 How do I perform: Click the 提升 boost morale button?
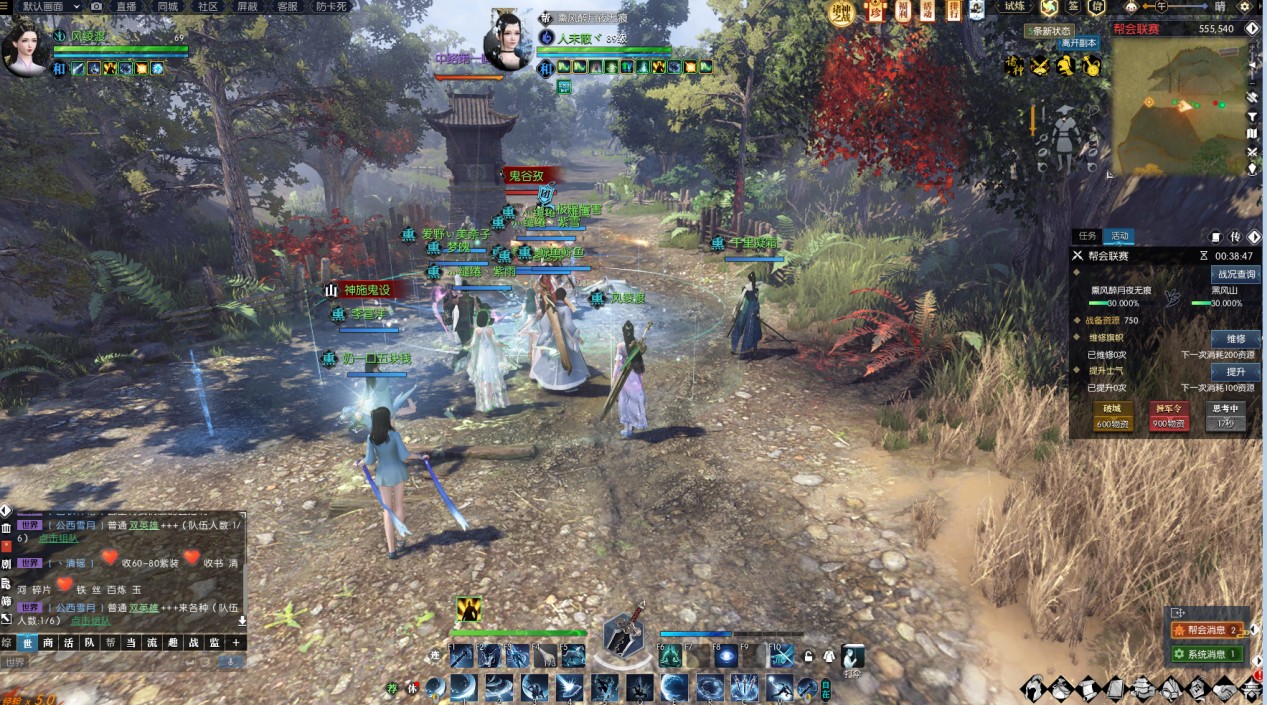[1236, 372]
